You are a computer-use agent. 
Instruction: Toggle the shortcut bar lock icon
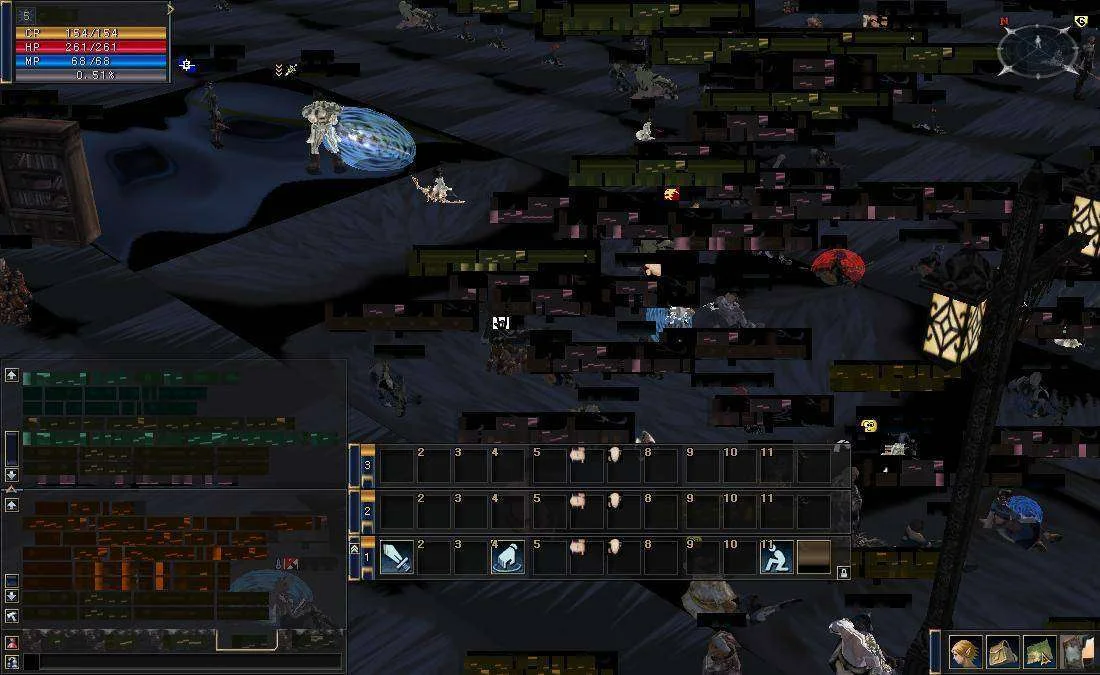(x=843, y=573)
